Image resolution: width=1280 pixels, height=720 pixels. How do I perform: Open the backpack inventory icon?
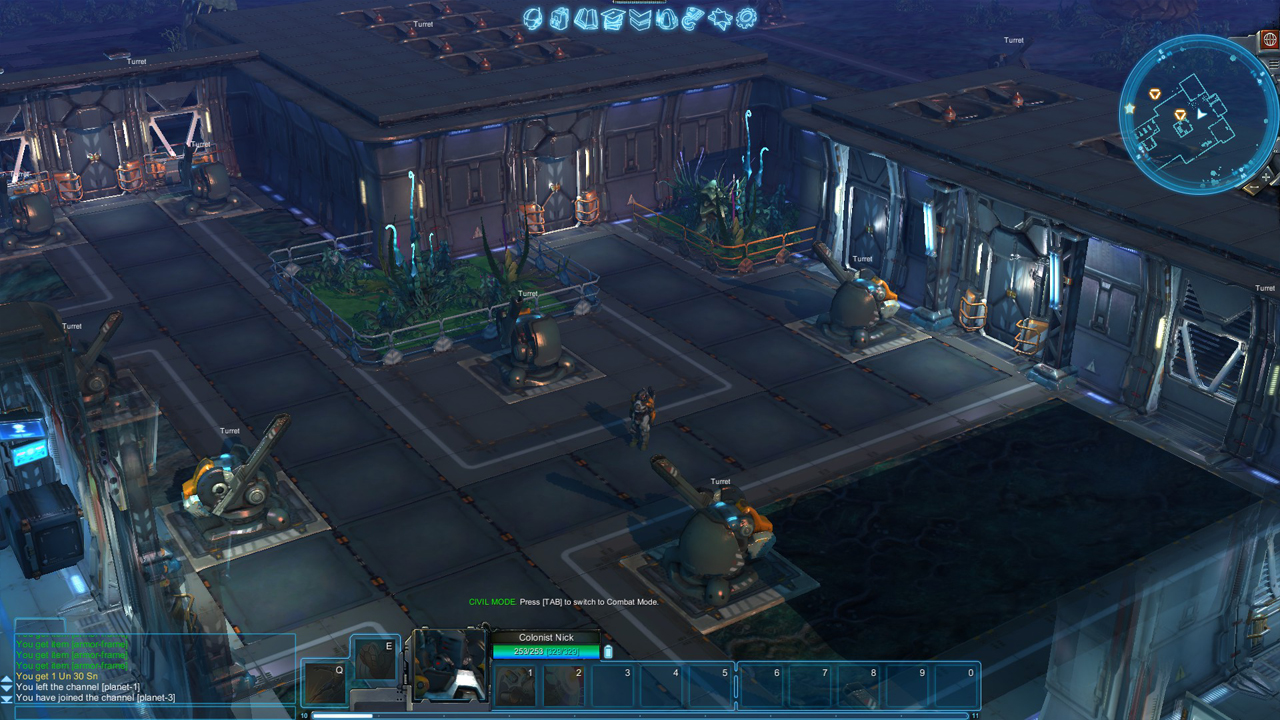pos(559,18)
